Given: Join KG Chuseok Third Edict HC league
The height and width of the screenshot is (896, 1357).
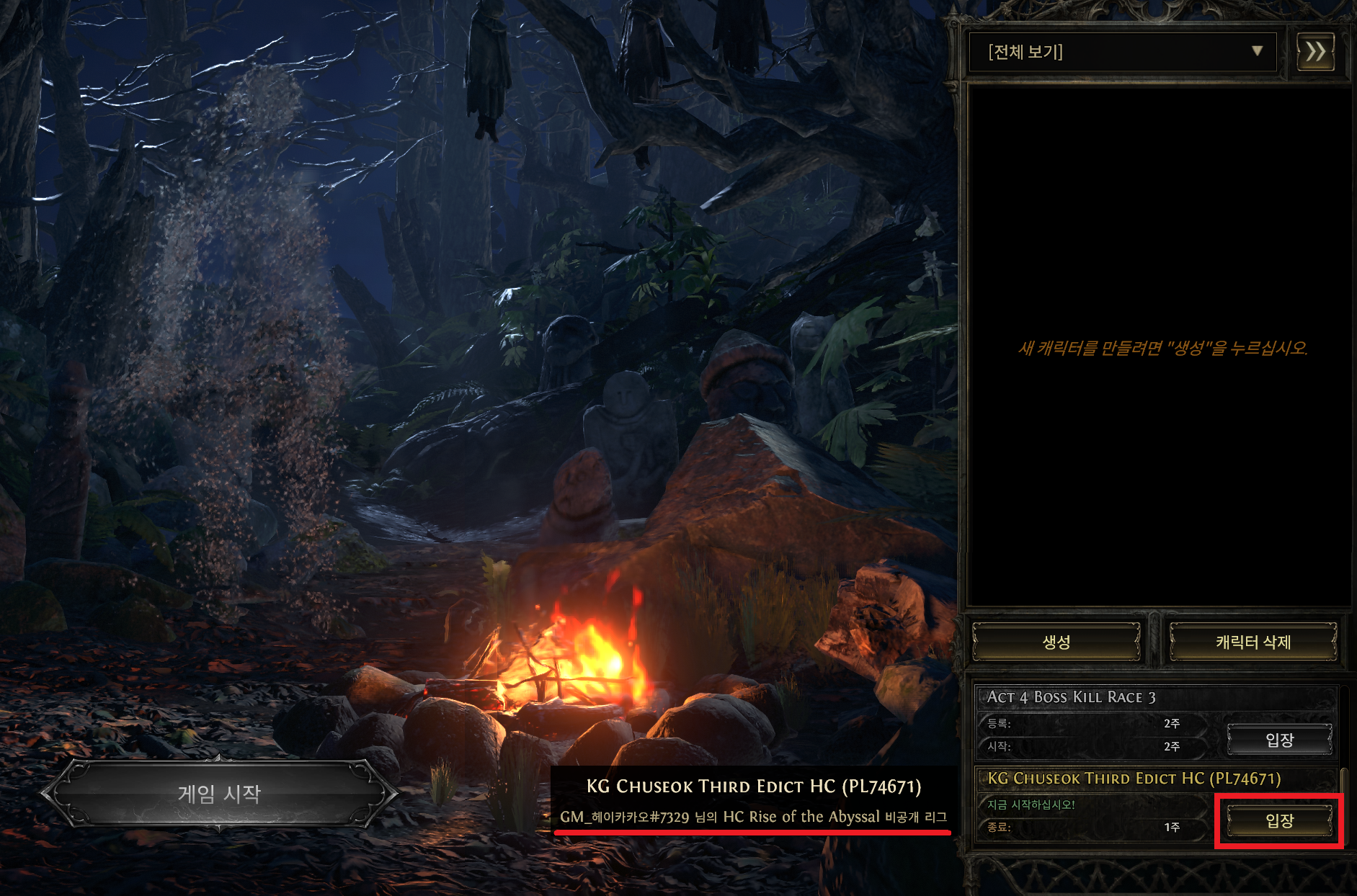Looking at the screenshot, I should (1279, 820).
